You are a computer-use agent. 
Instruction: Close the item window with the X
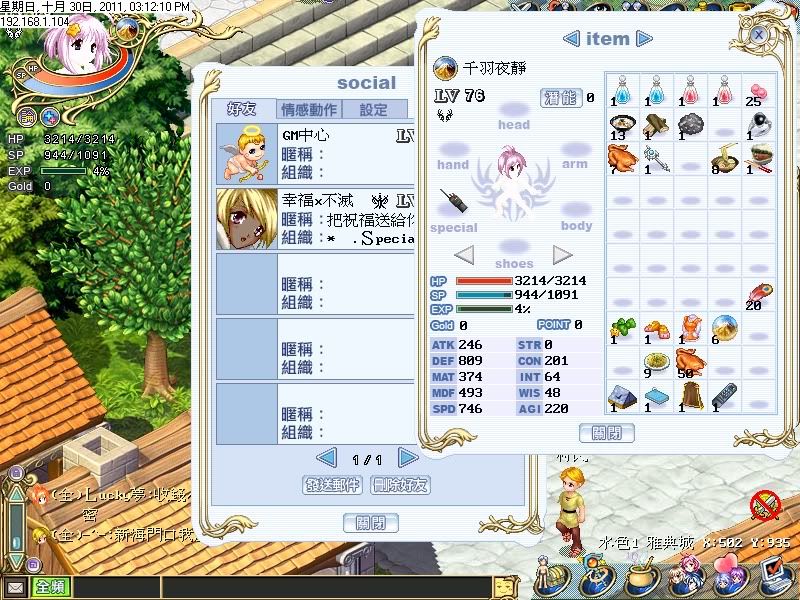coord(759,34)
